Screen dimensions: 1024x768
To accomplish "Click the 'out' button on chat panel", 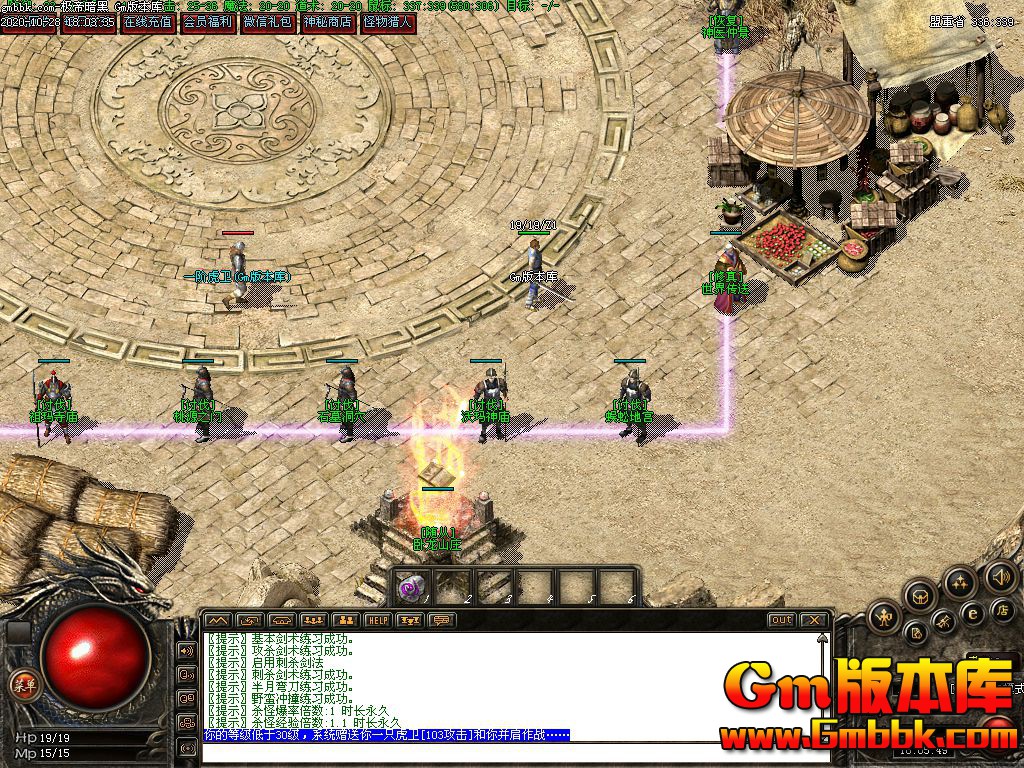I will tap(781, 620).
